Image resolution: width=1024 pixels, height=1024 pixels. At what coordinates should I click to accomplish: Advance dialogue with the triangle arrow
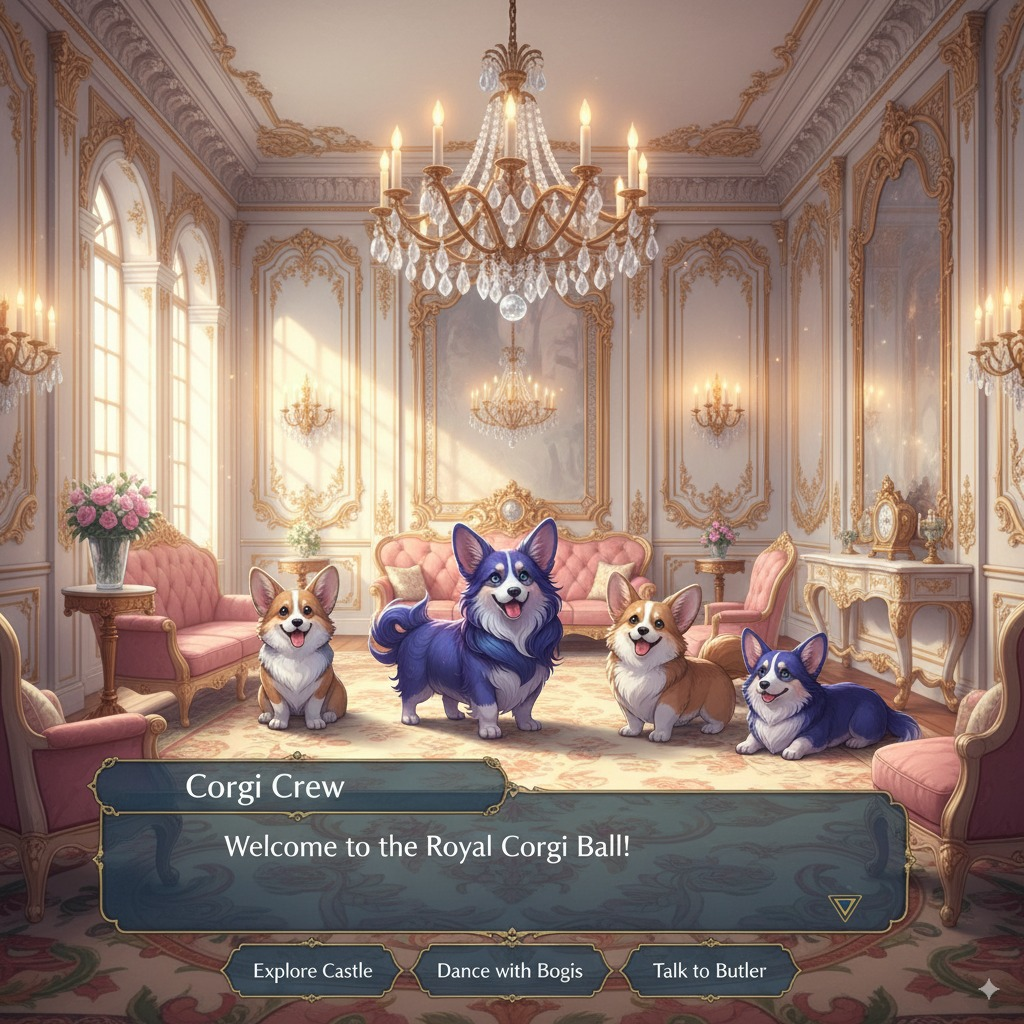(844, 907)
